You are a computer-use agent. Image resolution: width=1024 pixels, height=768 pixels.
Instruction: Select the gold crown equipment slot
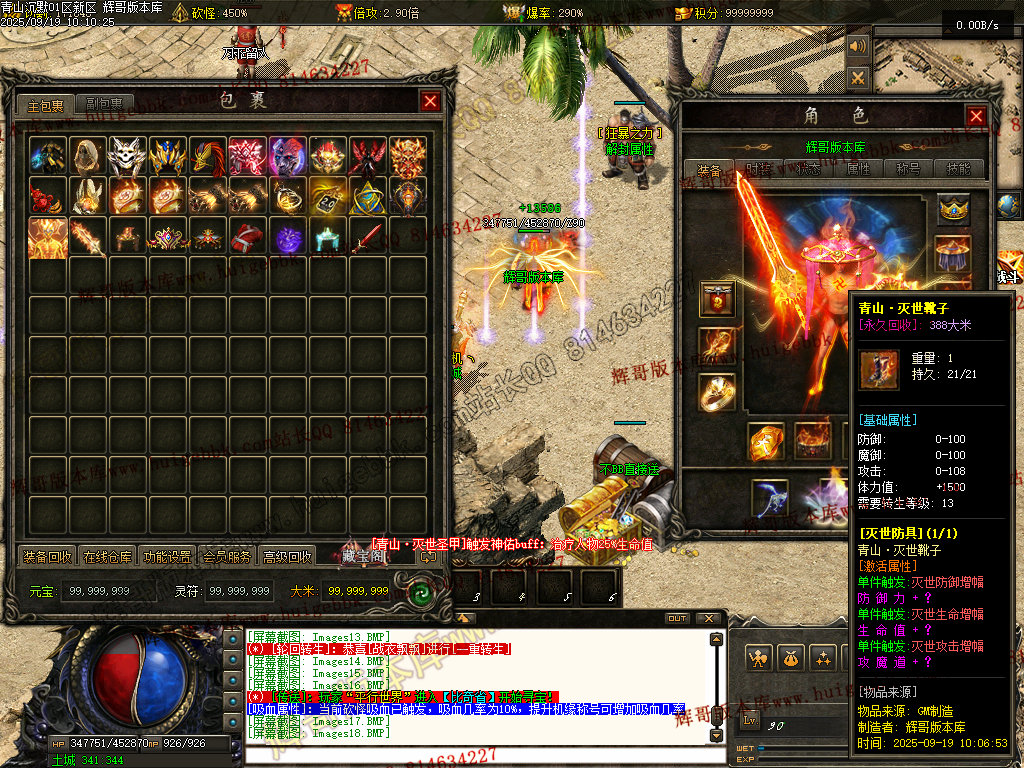click(954, 209)
